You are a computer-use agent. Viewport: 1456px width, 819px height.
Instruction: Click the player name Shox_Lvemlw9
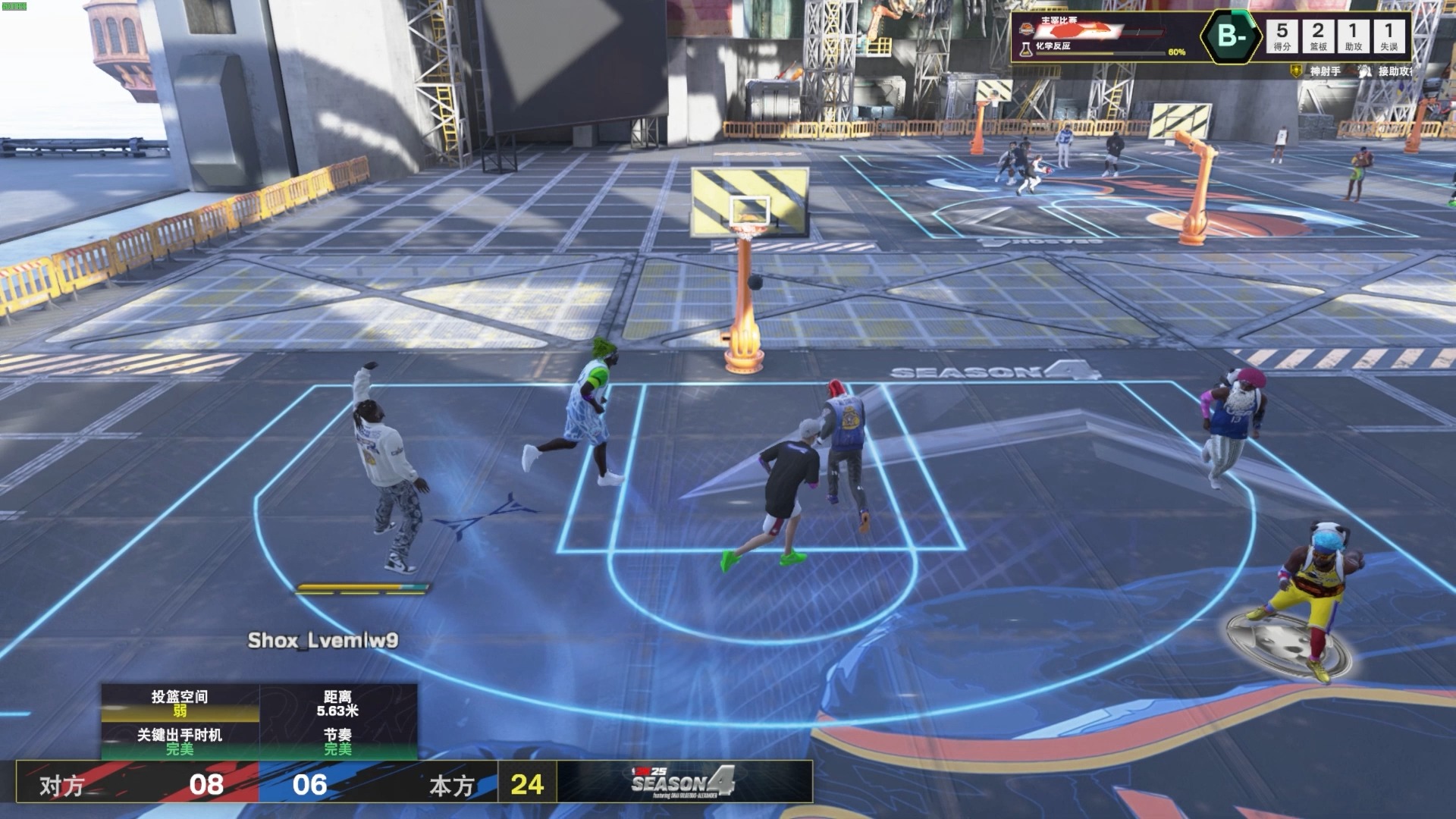click(x=322, y=641)
